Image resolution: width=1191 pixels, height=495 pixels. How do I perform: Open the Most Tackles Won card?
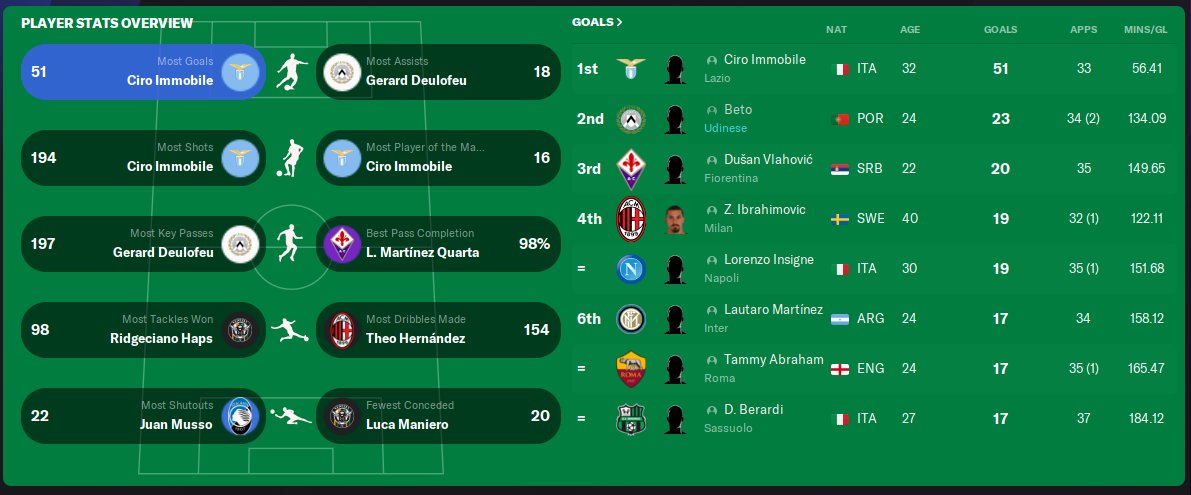(143, 330)
